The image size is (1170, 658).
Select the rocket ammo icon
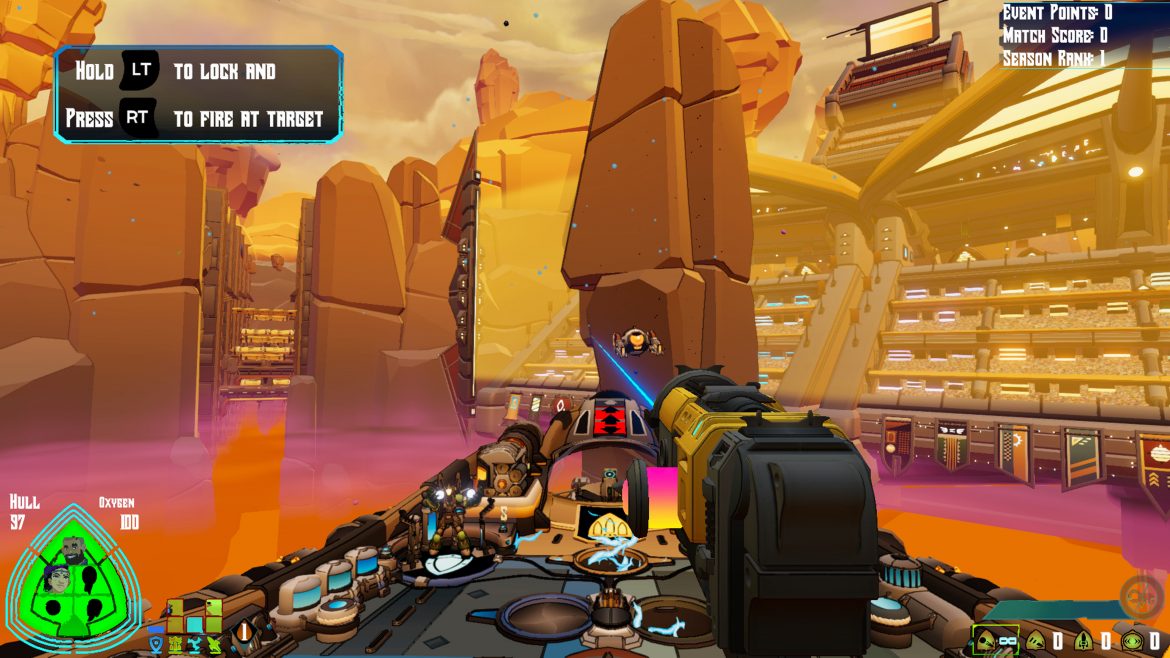click(1084, 640)
